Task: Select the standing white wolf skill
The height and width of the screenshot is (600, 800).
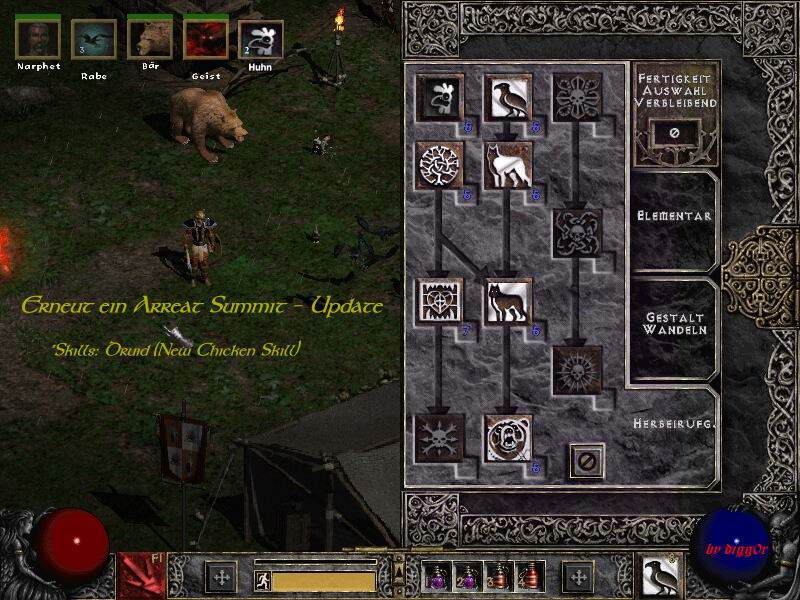Action: point(508,165)
